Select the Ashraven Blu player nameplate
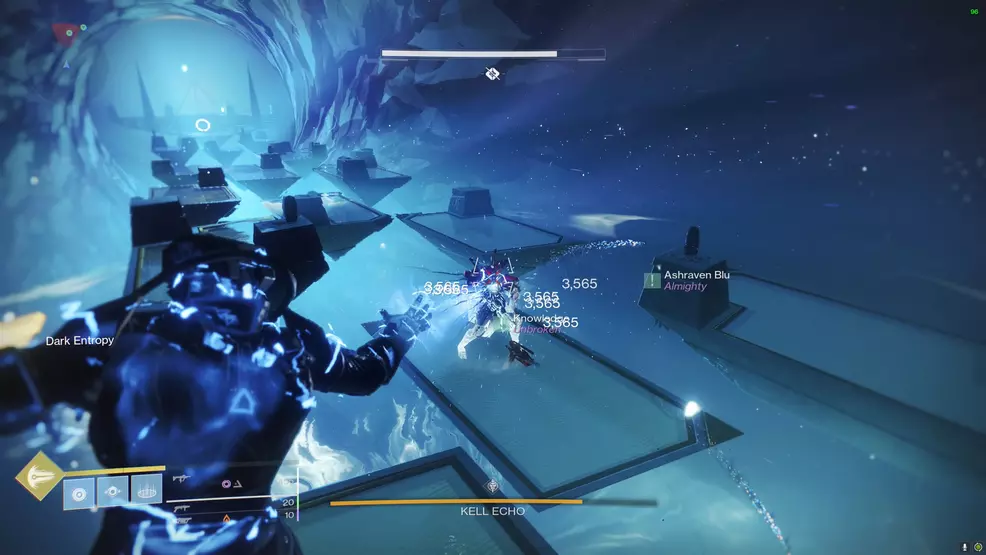This screenshot has width=986, height=555. [x=696, y=275]
